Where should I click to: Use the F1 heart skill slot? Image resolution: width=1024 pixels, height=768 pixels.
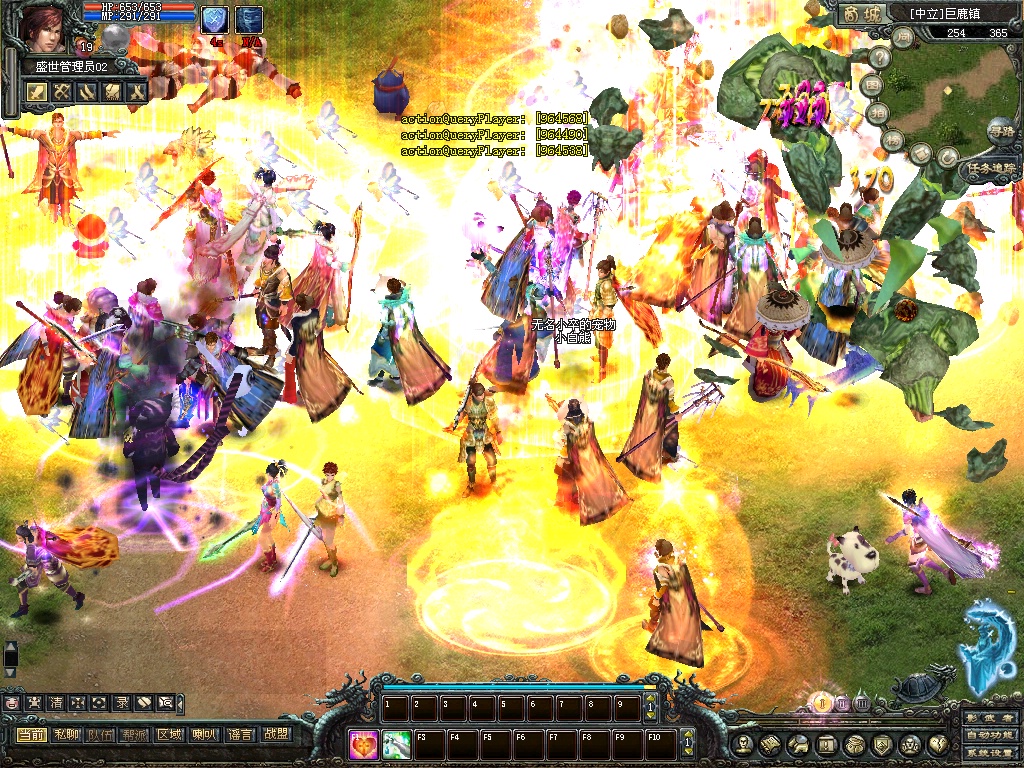tap(364, 744)
